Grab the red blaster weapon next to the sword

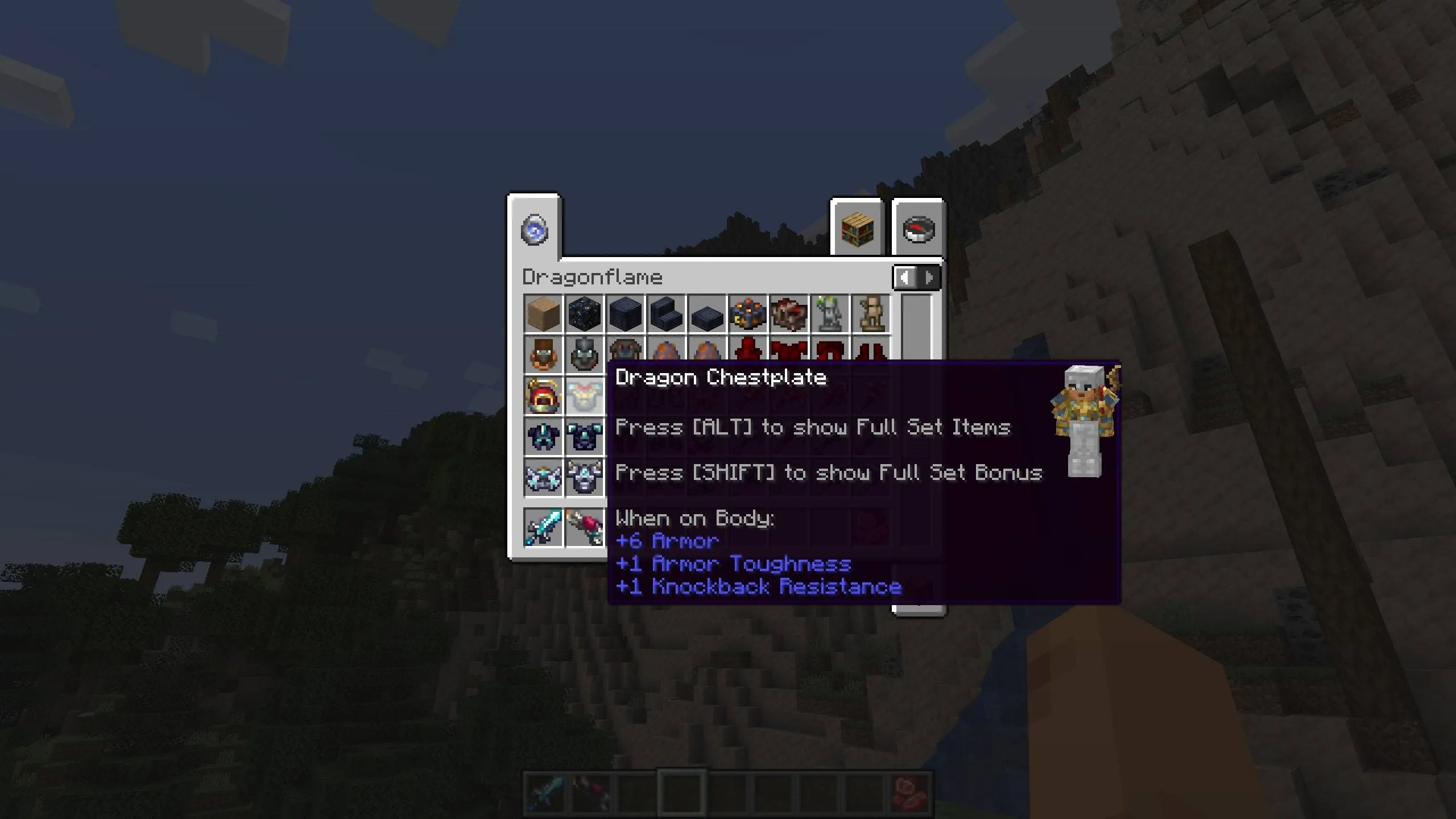click(584, 526)
